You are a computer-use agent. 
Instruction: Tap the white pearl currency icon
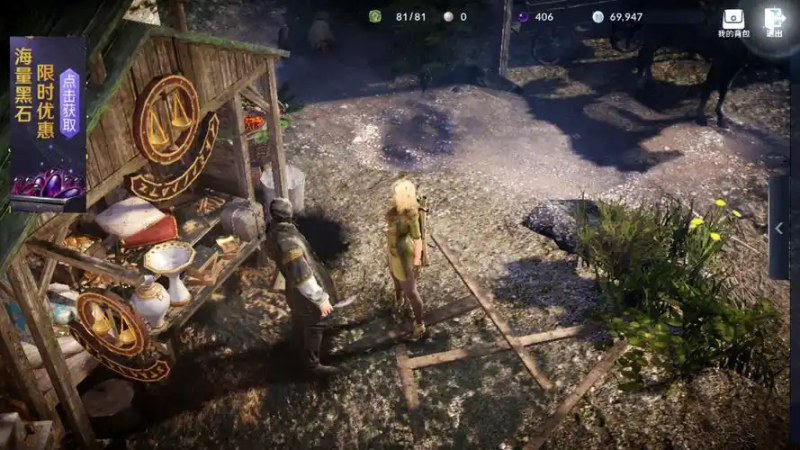tap(448, 17)
